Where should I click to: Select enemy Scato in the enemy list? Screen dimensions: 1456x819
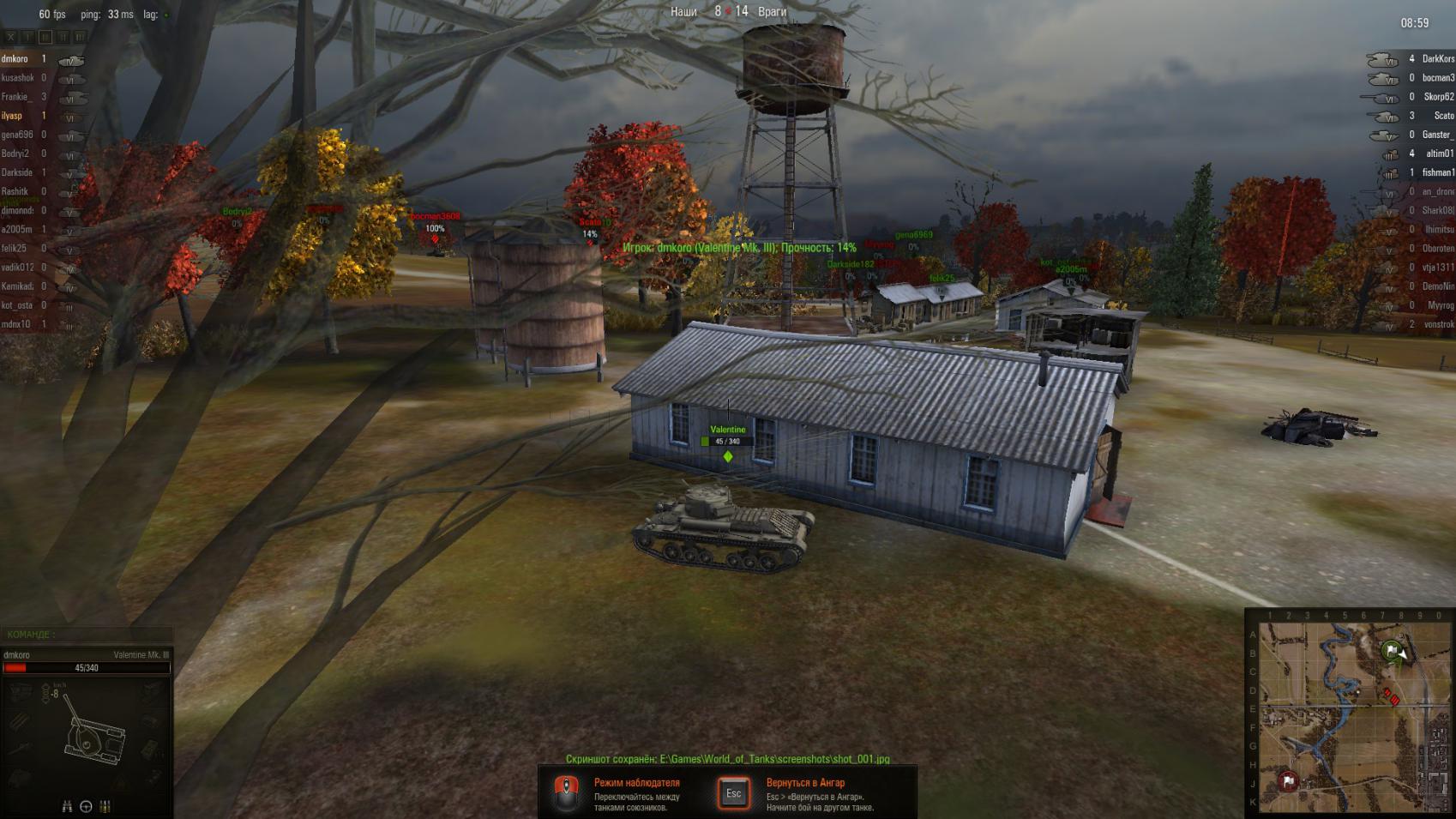pos(1443,116)
